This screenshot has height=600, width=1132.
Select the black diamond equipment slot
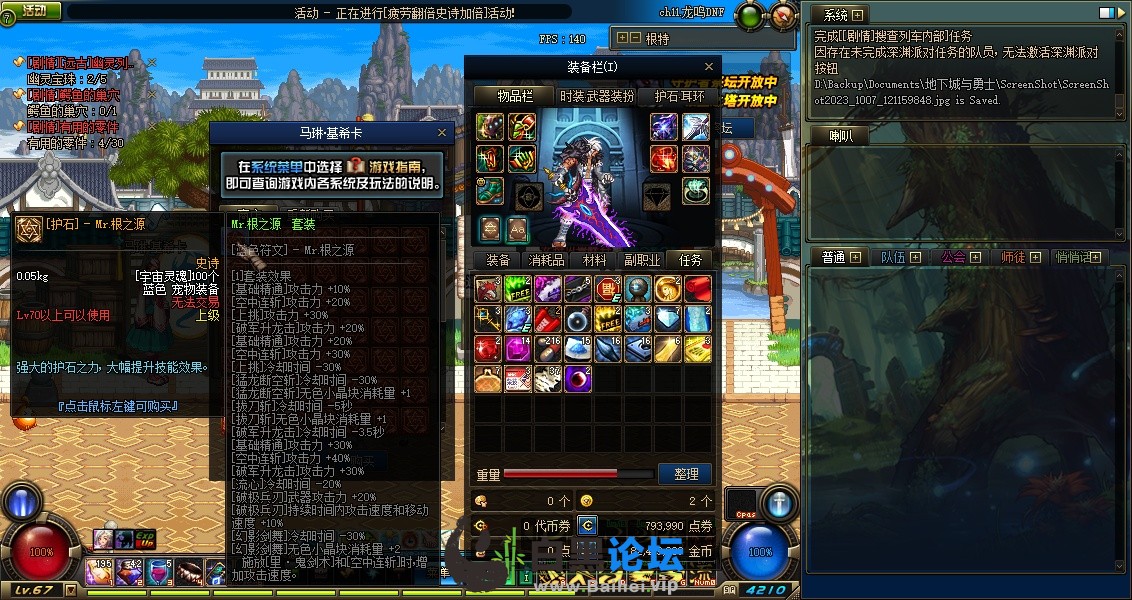pos(656,194)
